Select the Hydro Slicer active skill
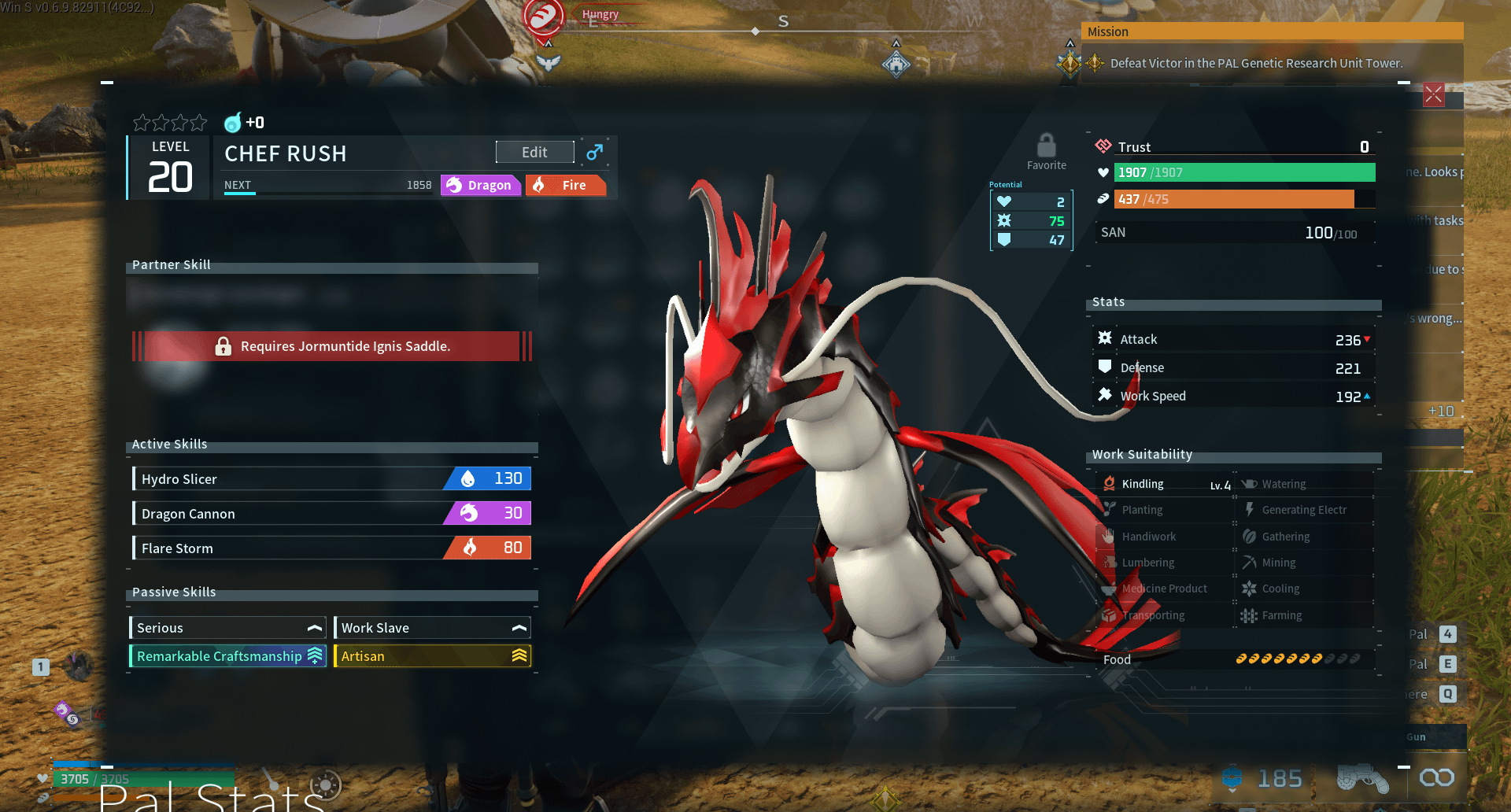The image size is (1511, 812). [x=331, y=478]
